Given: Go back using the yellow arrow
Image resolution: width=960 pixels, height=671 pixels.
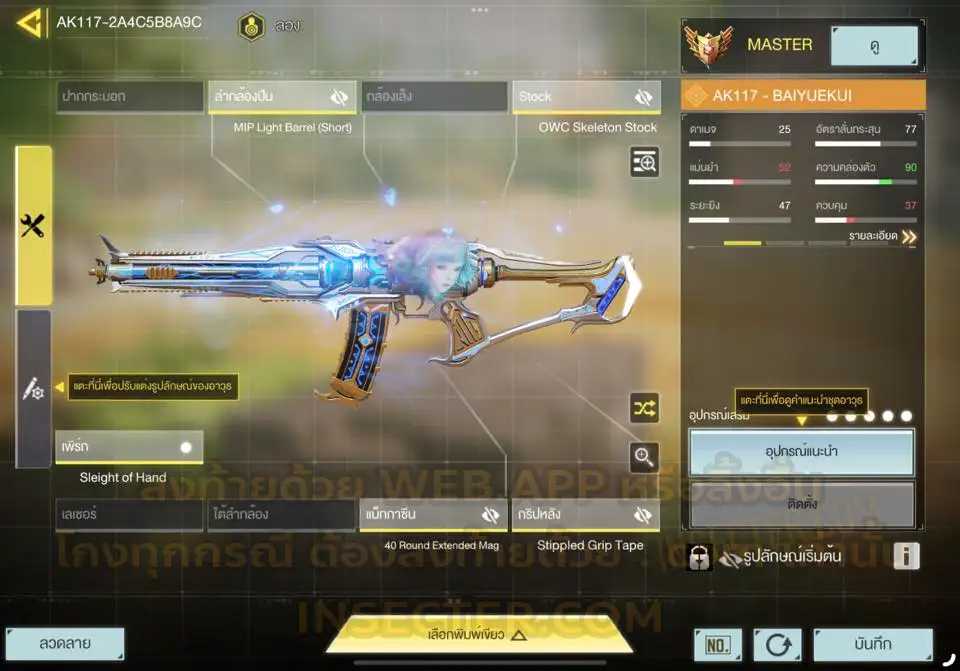Looking at the screenshot, I should (x=29, y=22).
